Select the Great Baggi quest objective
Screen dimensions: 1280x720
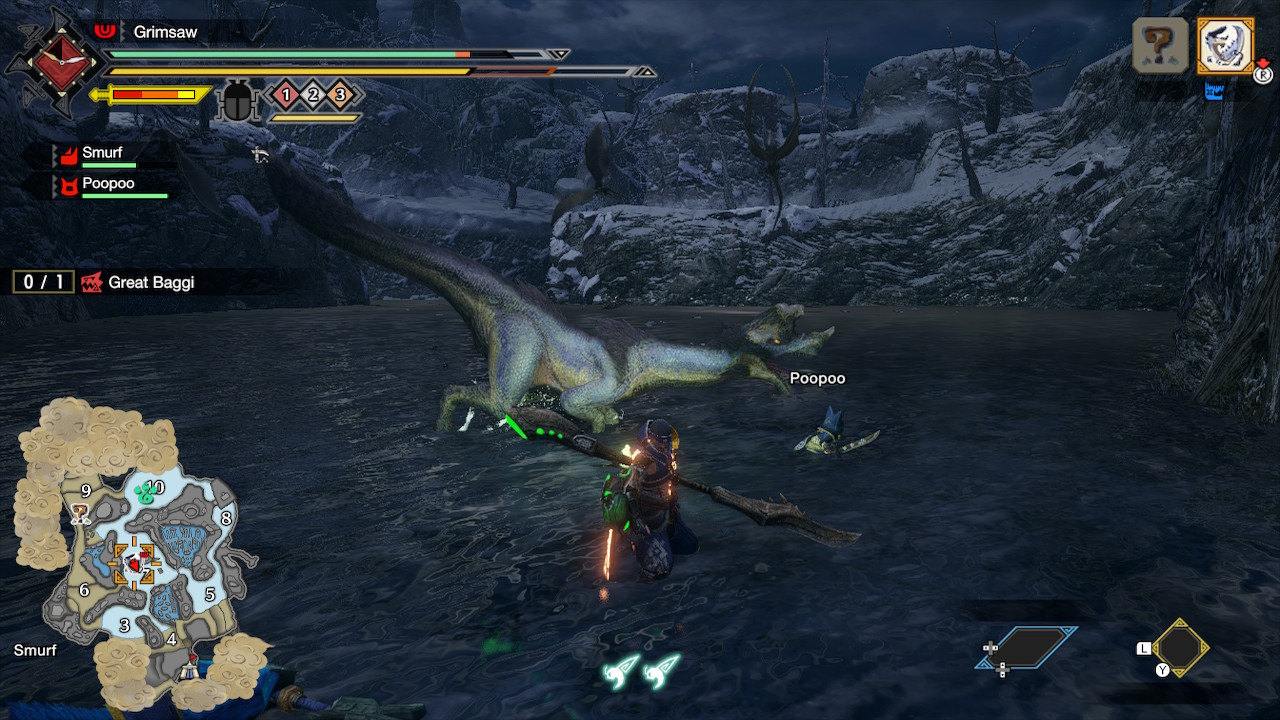pyautogui.click(x=150, y=283)
